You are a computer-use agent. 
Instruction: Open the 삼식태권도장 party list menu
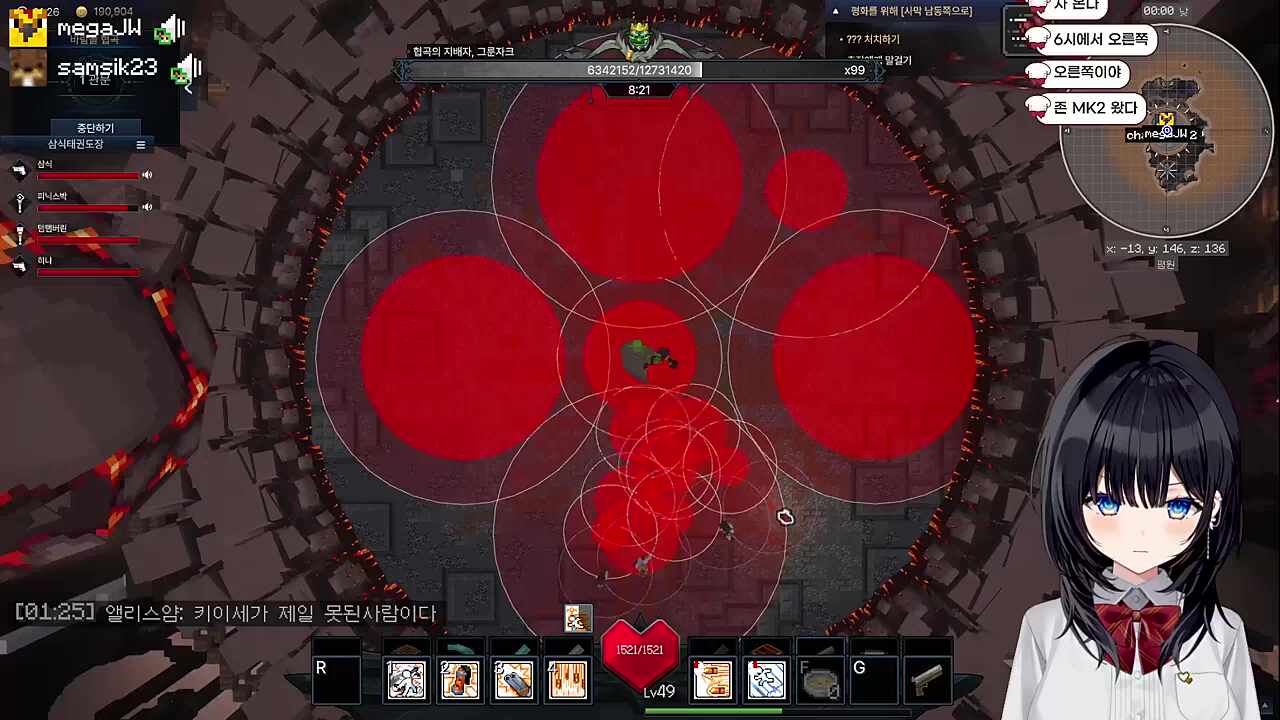141,145
